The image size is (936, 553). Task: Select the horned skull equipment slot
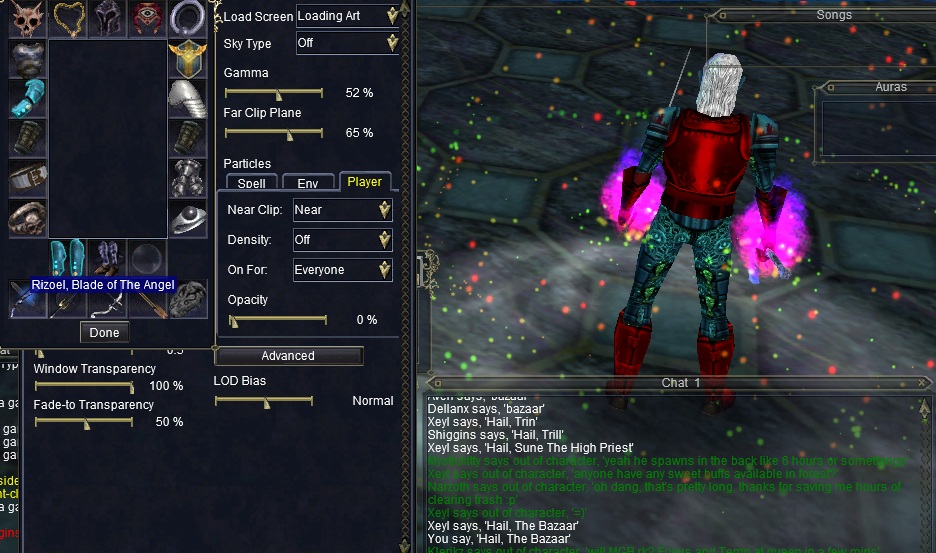(27, 18)
